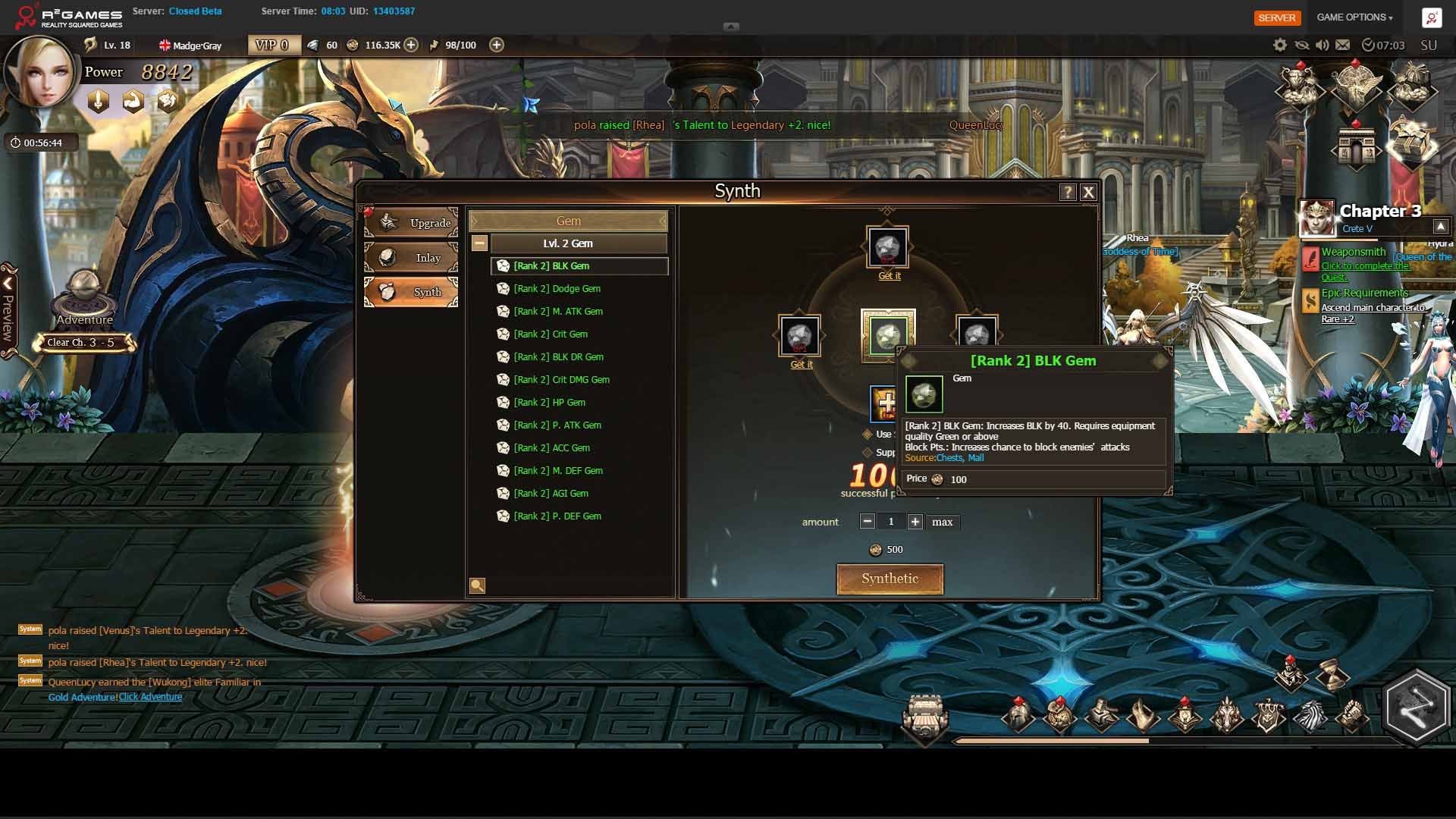Close the Synth window

[x=1088, y=193]
